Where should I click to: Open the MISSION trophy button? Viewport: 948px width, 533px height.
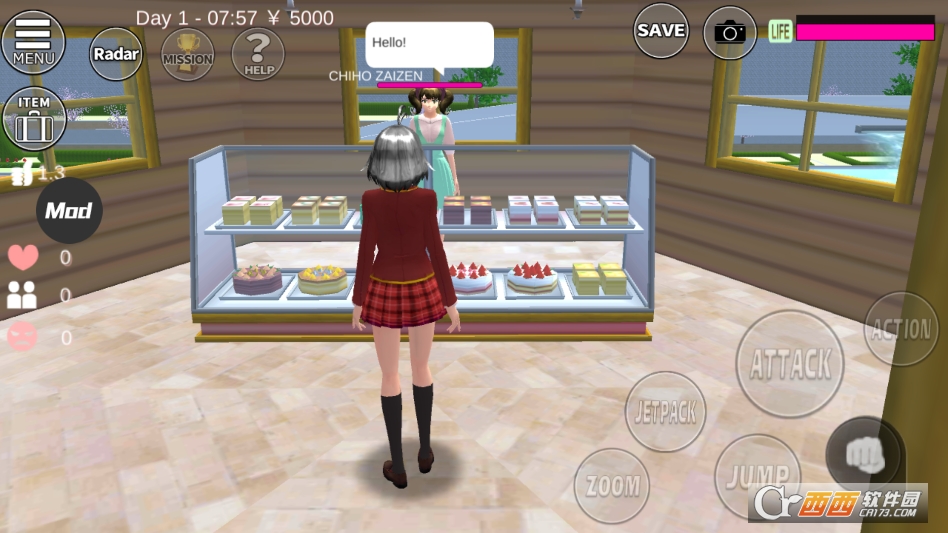point(188,53)
